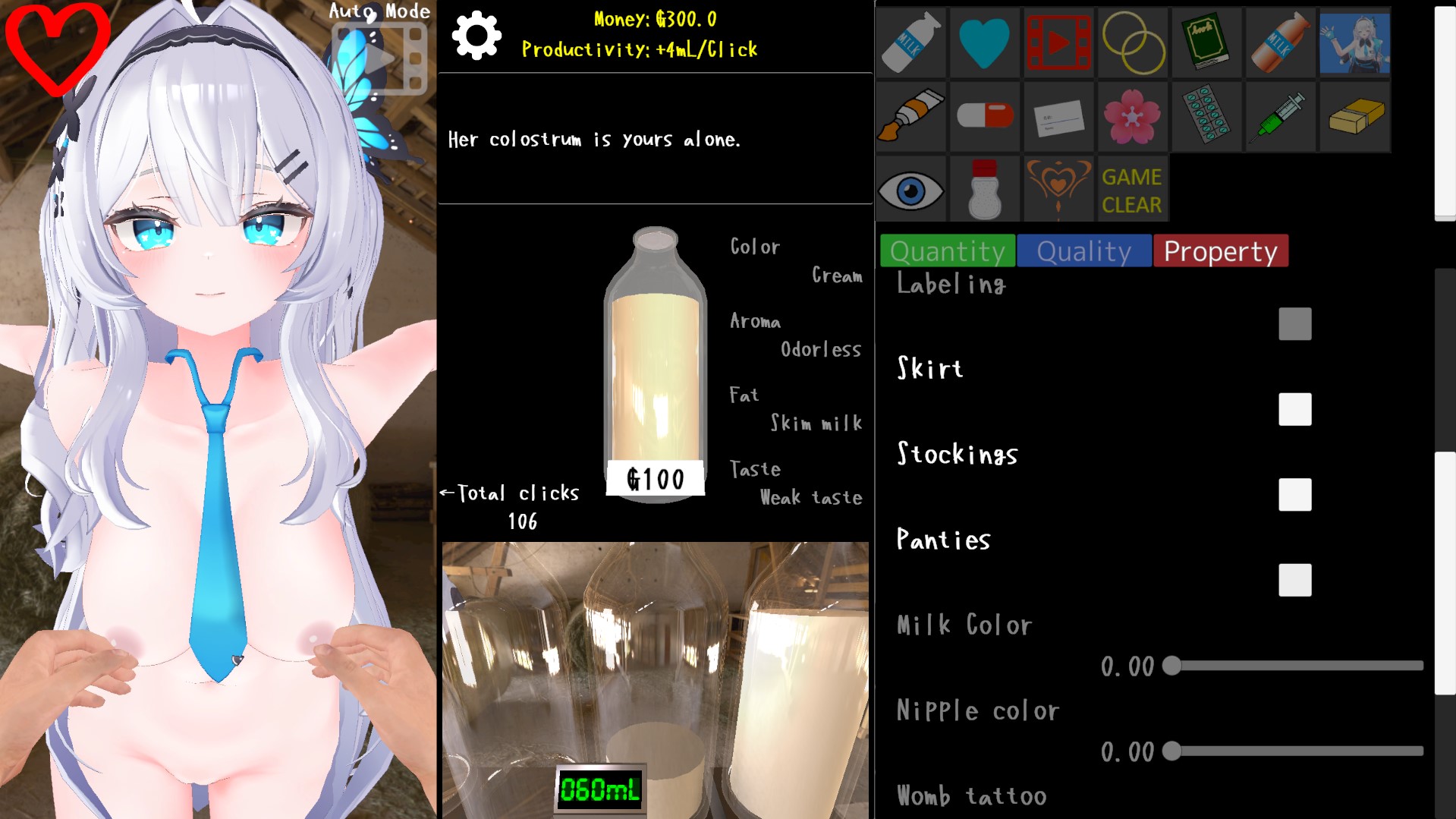
Task: Select the golden rings icon
Action: (1132, 43)
